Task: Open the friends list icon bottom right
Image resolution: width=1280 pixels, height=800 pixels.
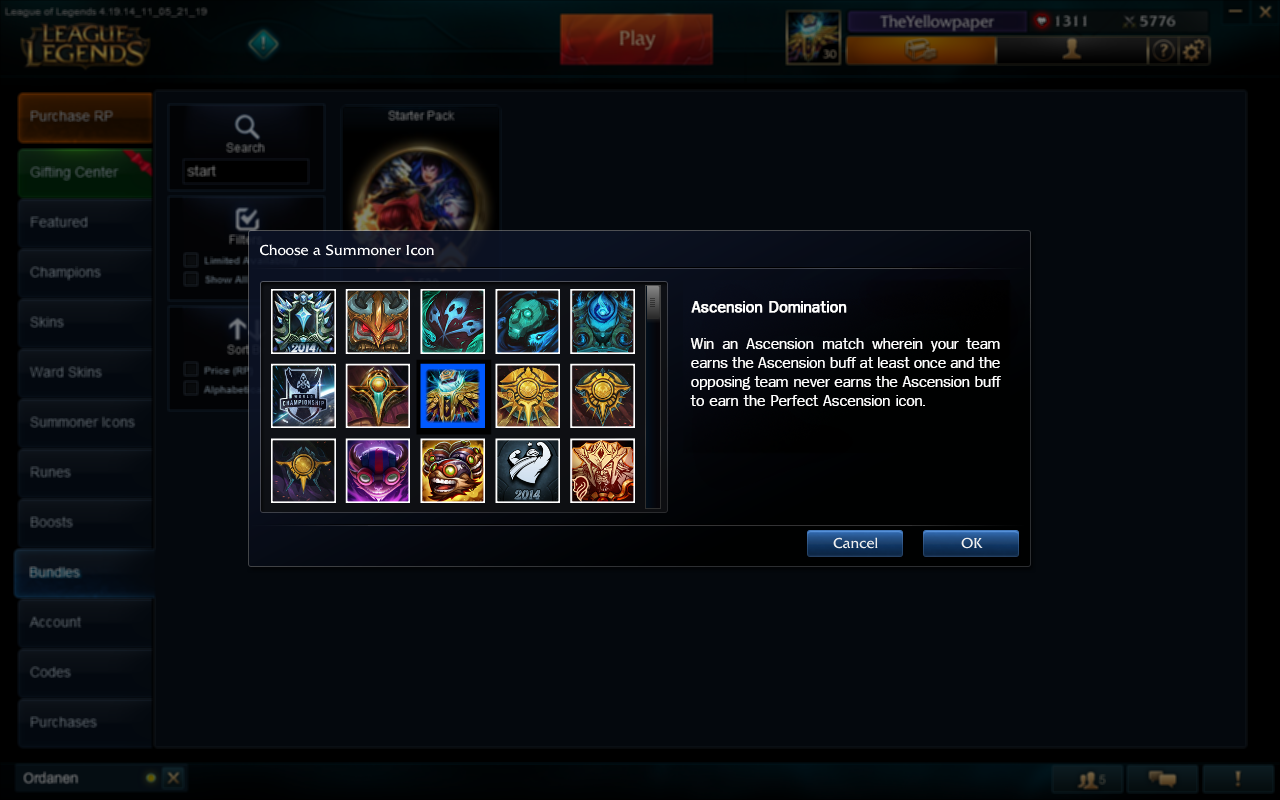Action: click(x=1087, y=777)
